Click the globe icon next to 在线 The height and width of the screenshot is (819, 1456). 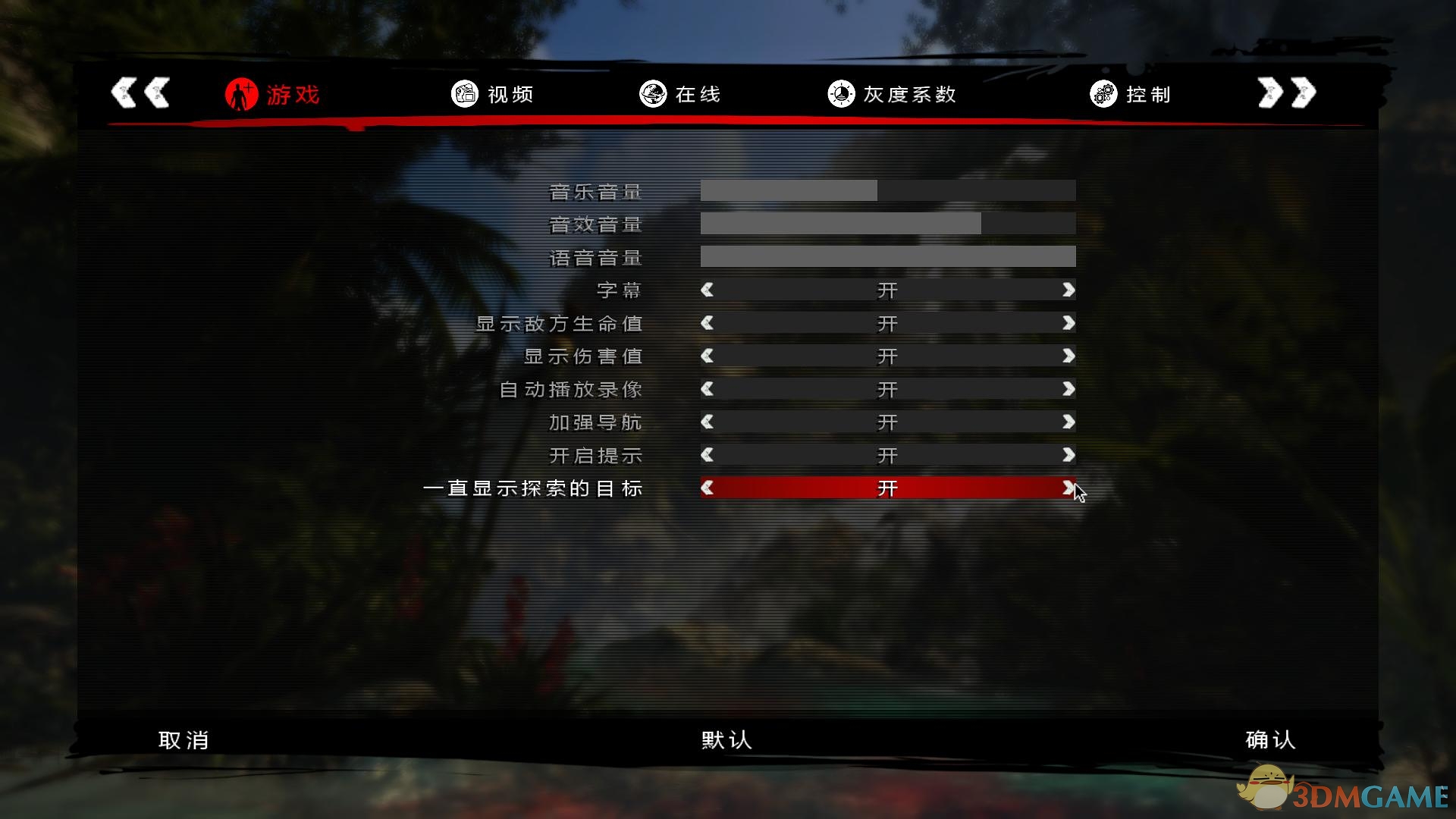652,94
